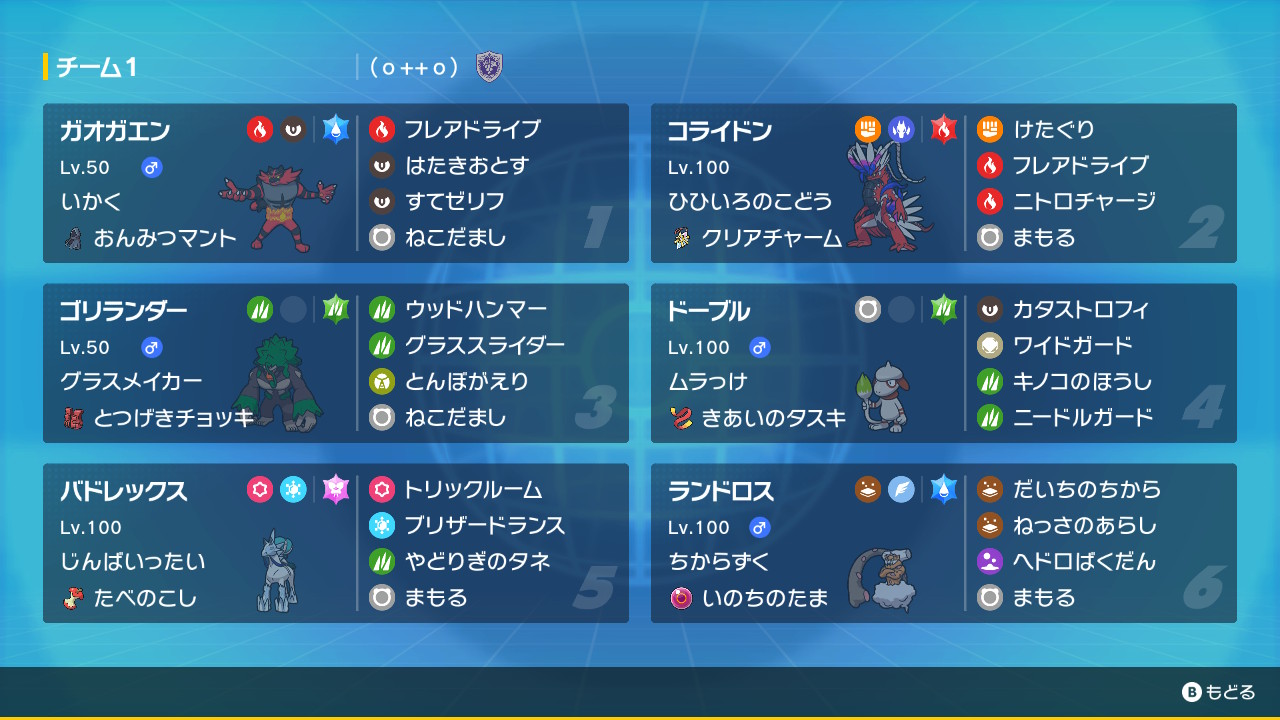Click the bug-type icon beside とんぼがえり
Screen dimensions: 1280x720
pos(382,382)
